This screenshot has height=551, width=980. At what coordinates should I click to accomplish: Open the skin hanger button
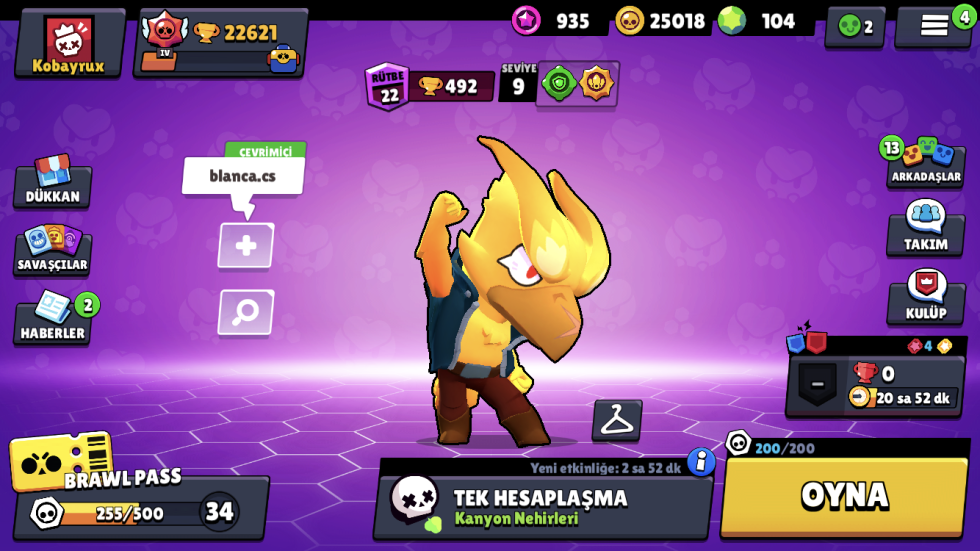point(617,421)
